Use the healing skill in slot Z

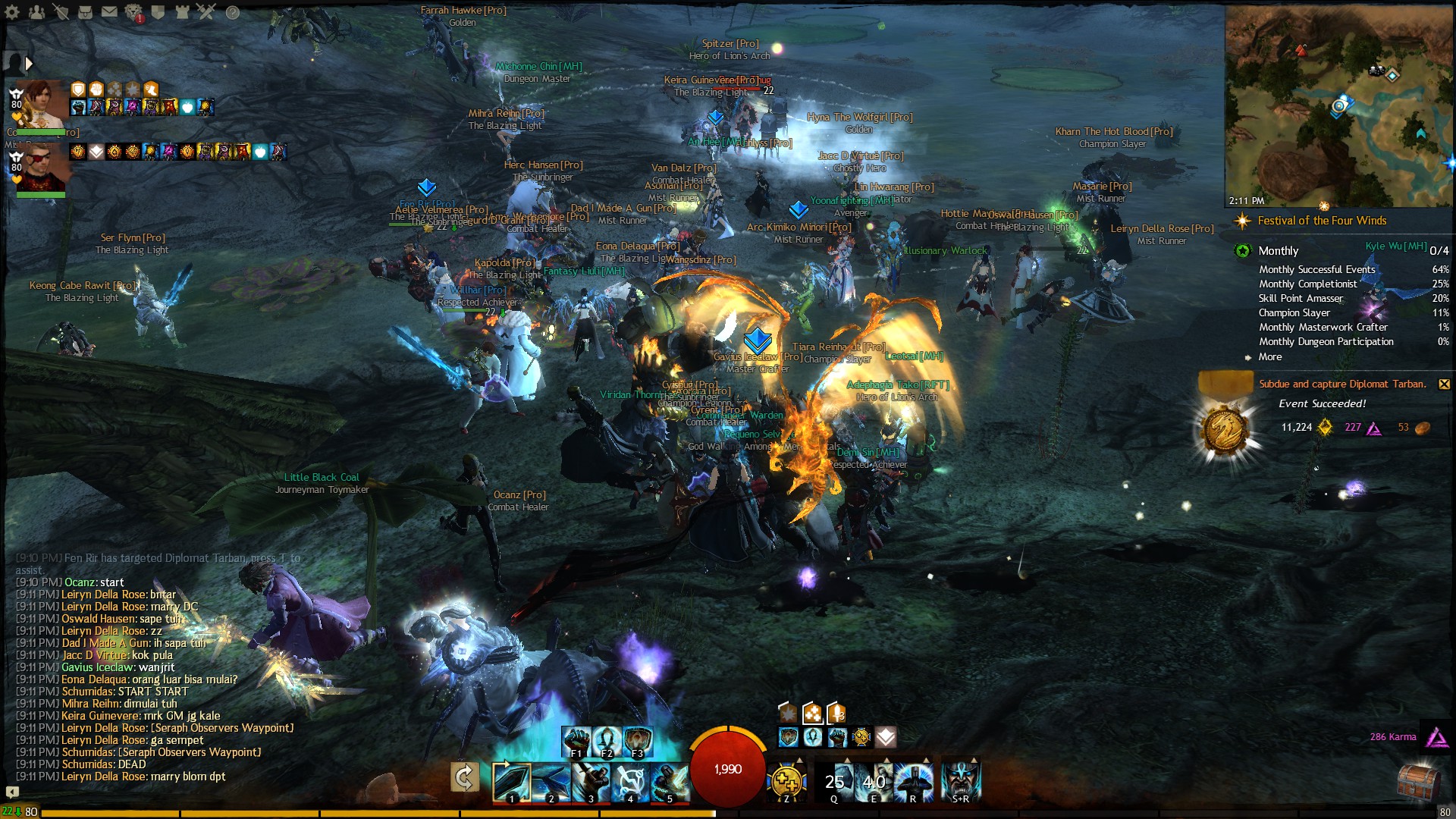(x=786, y=781)
